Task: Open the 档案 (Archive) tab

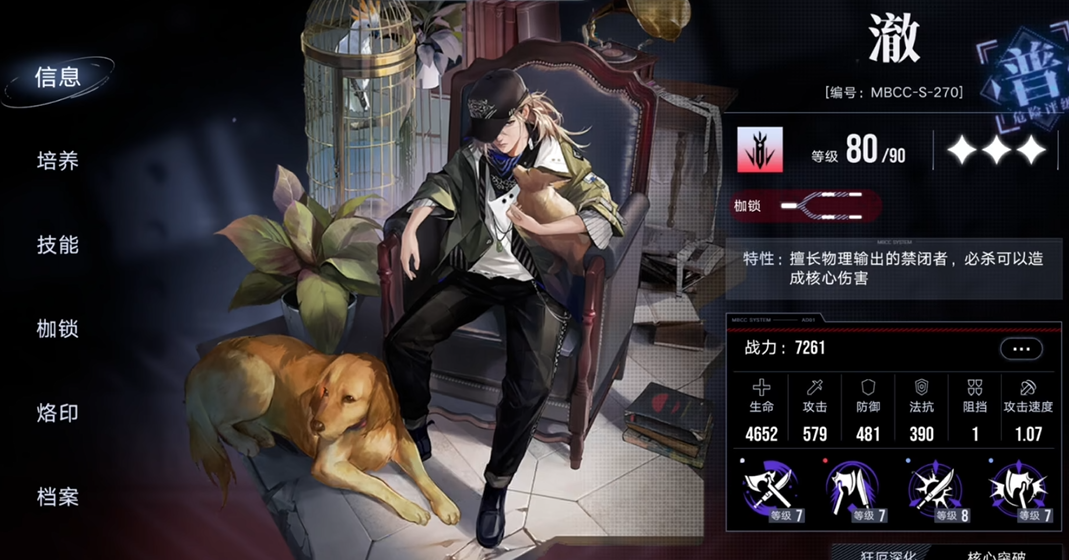Action: (58, 497)
